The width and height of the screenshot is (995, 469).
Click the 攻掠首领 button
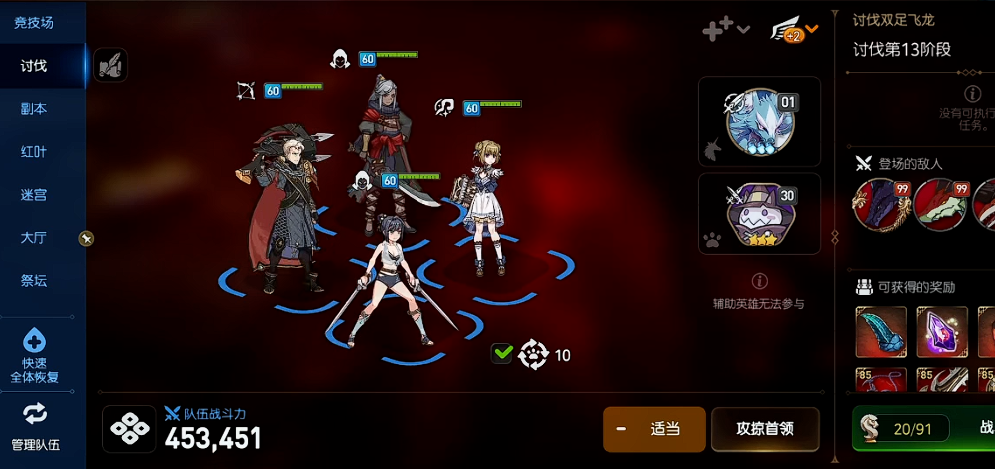[x=765, y=429]
